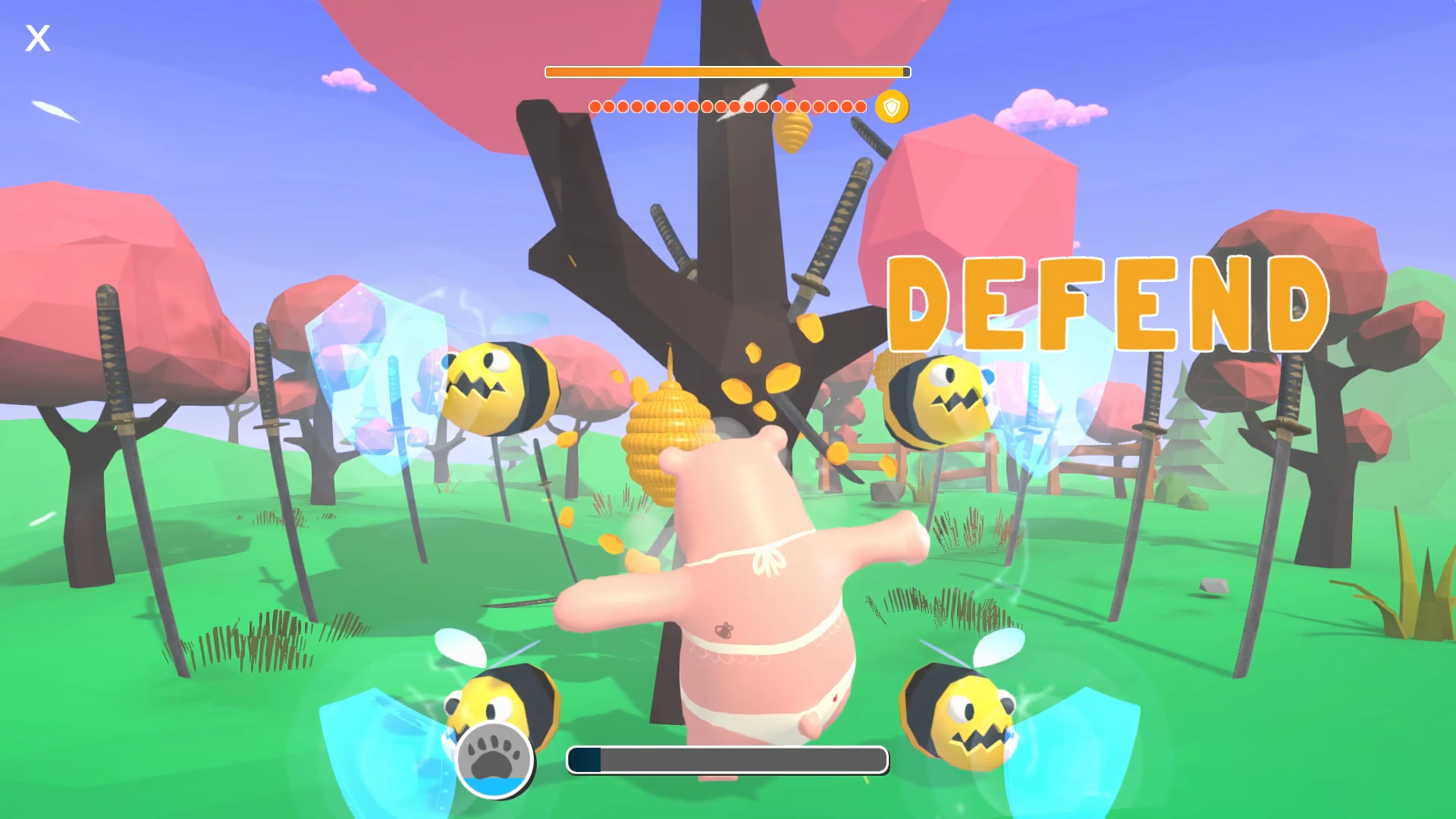The width and height of the screenshot is (1456, 819).
Task: Toggle the shield bubble protecting the left bee
Action: click(372, 379)
